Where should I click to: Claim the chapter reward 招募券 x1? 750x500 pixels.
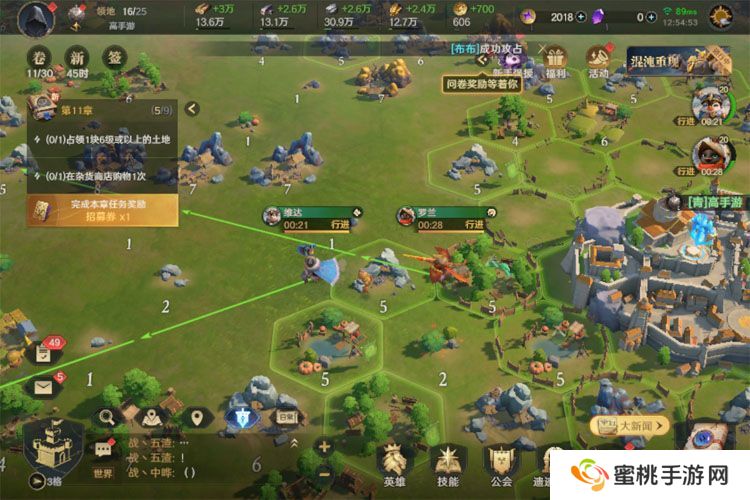pos(102,210)
